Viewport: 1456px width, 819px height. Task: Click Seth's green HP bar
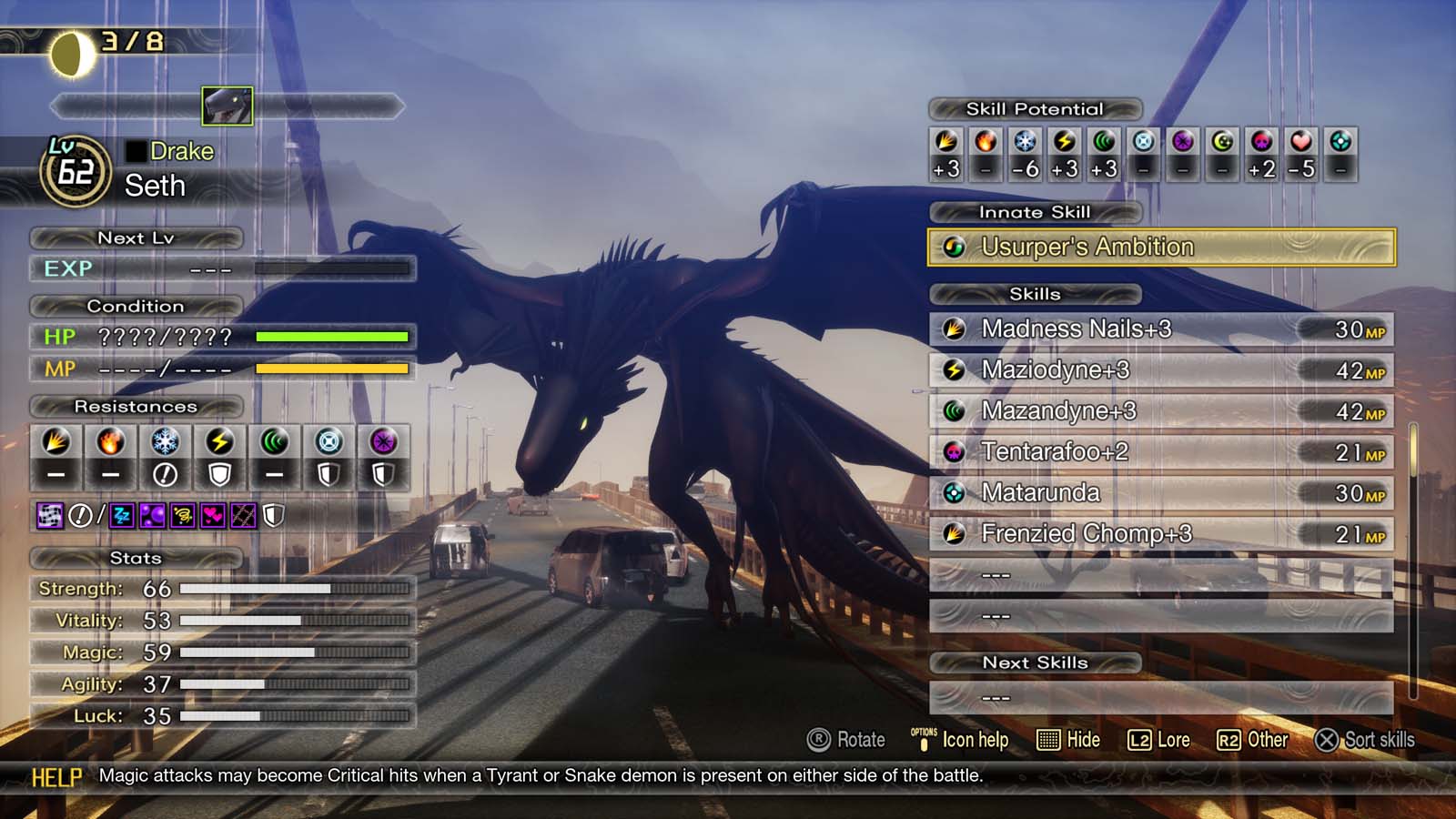332,337
